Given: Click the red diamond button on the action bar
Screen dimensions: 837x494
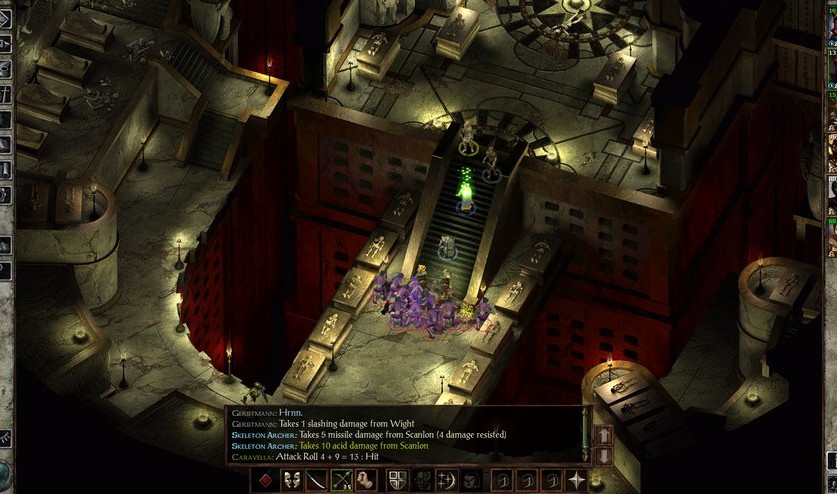Looking at the screenshot, I should [x=265, y=480].
